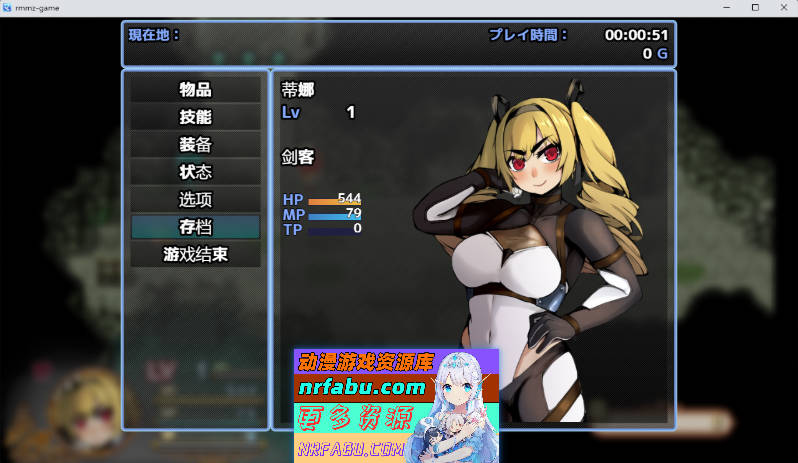Screen dimensions: 798x463
Task: Open the 装备 equipment menu
Action: tap(195, 145)
